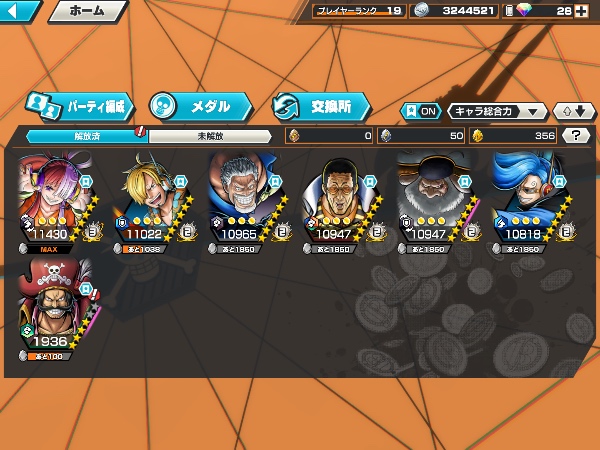Go back with the arrow button

(20, 12)
